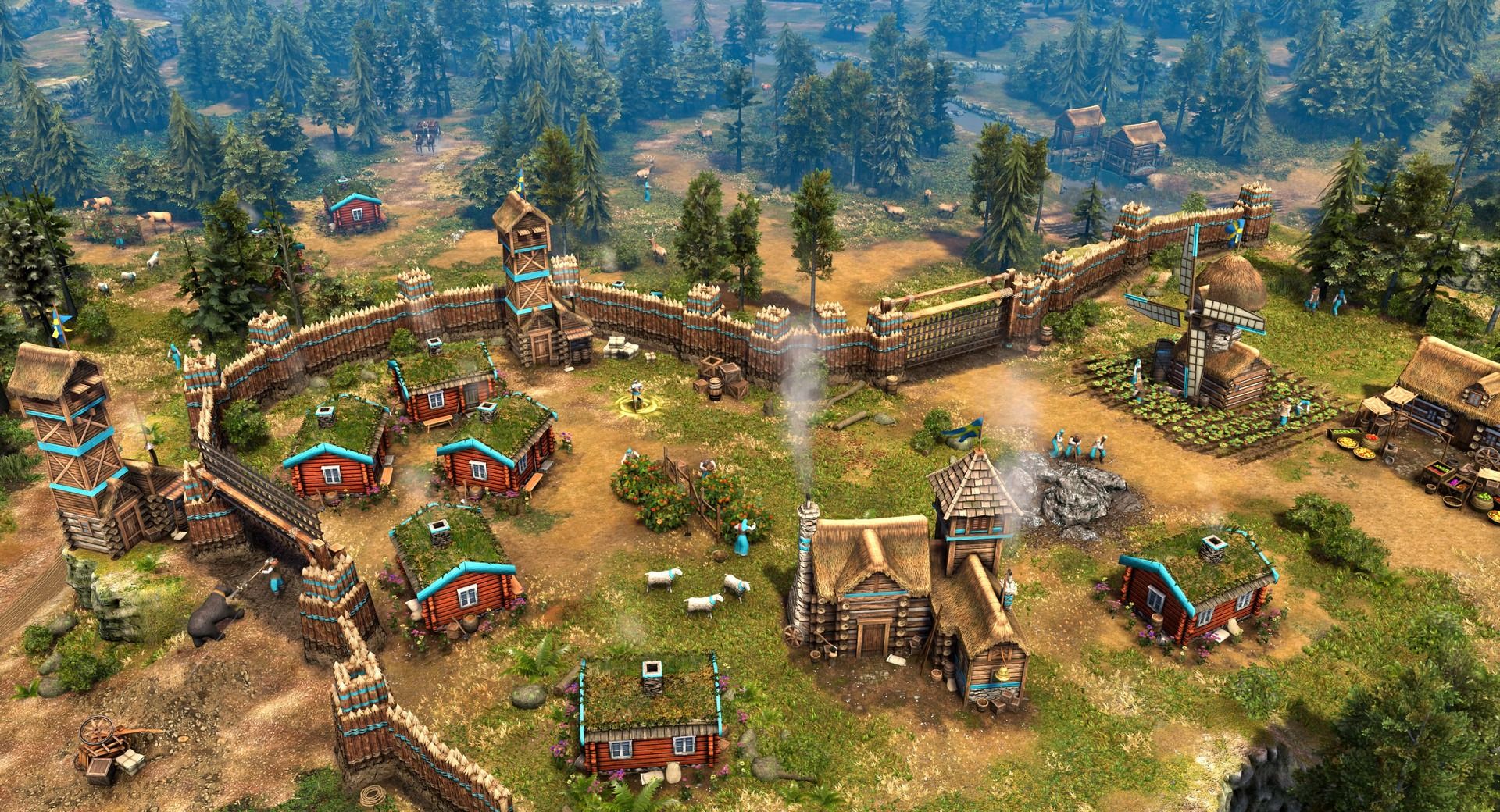Select the unit standing in the yellow ring
The width and height of the screenshot is (1500, 812).
[x=636, y=394]
